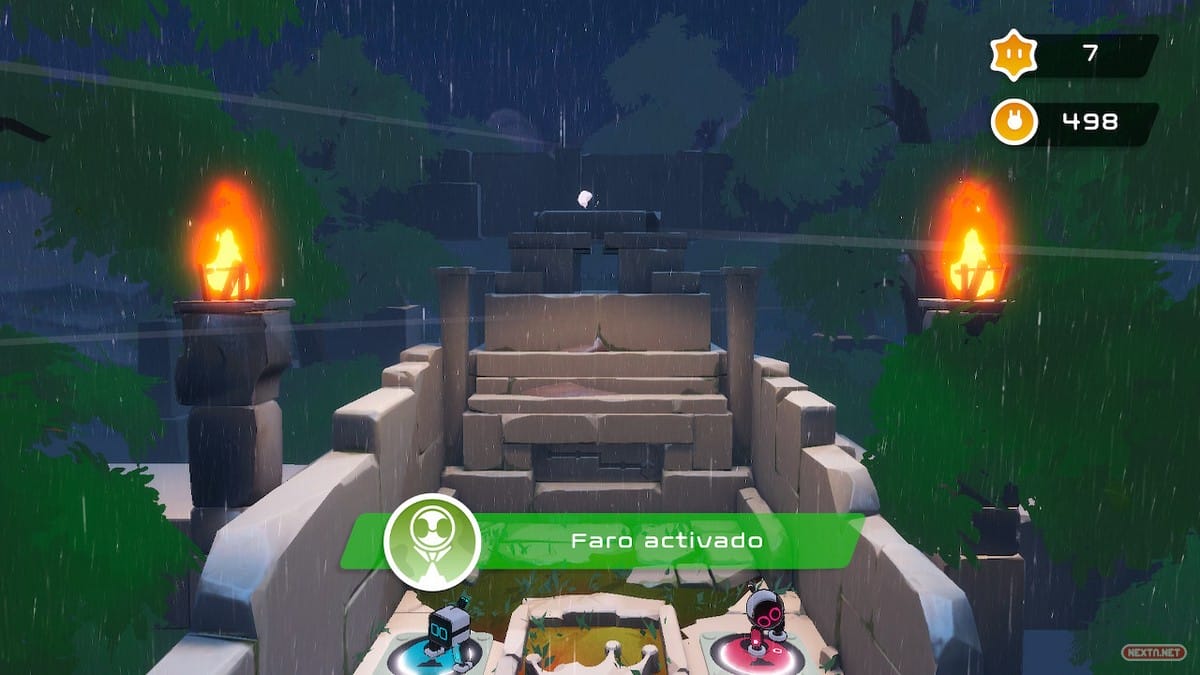1200x675 pixels.
Task: Select the bunny coin currency icon
Action: click(x=1013, y=123)
